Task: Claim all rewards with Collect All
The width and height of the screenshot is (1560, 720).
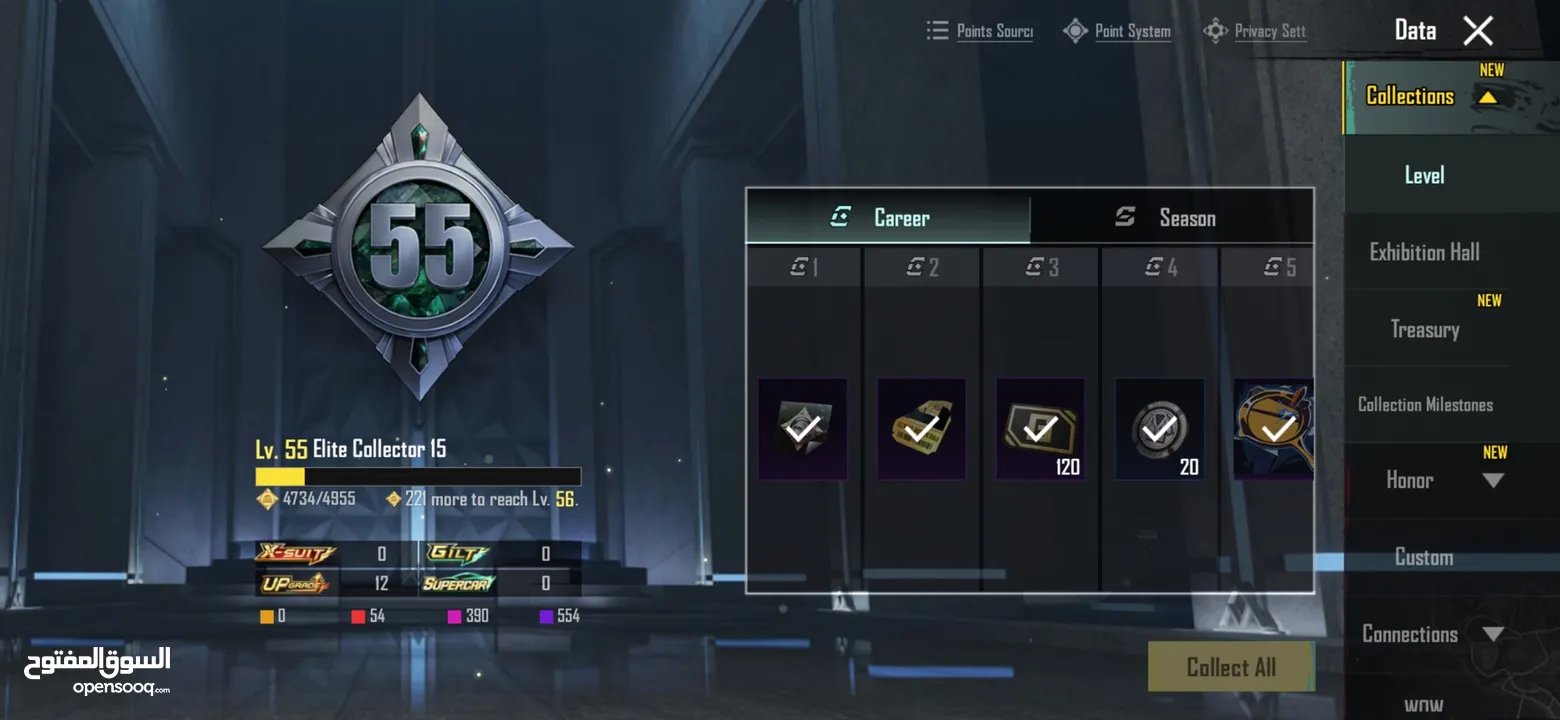Action: [x=1230, y=667]
